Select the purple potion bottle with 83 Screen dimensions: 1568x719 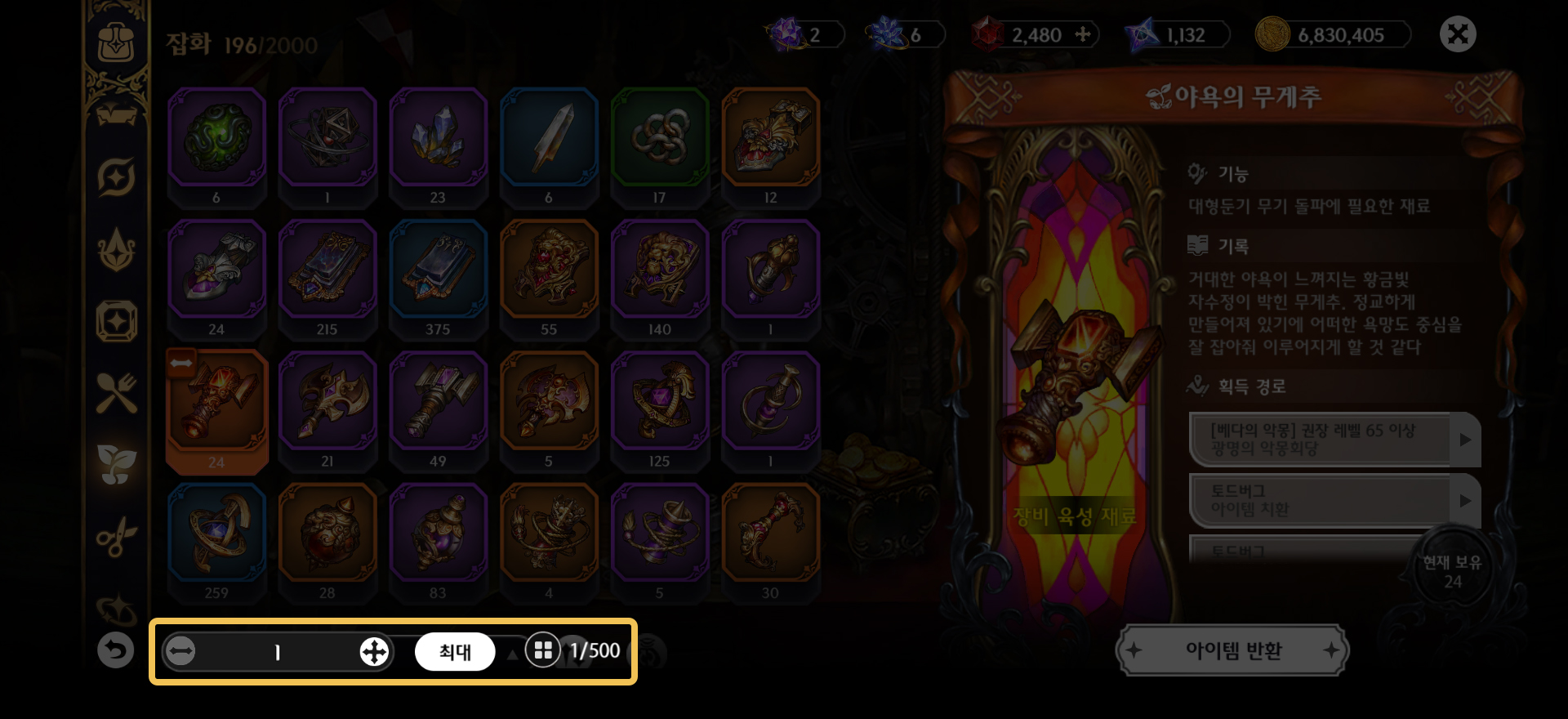(439, 534)
